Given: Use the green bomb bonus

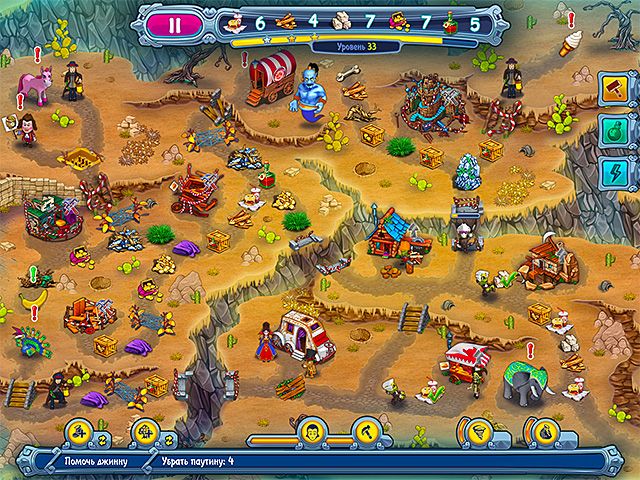Looking at the screenshot, I should click(610, 131).
